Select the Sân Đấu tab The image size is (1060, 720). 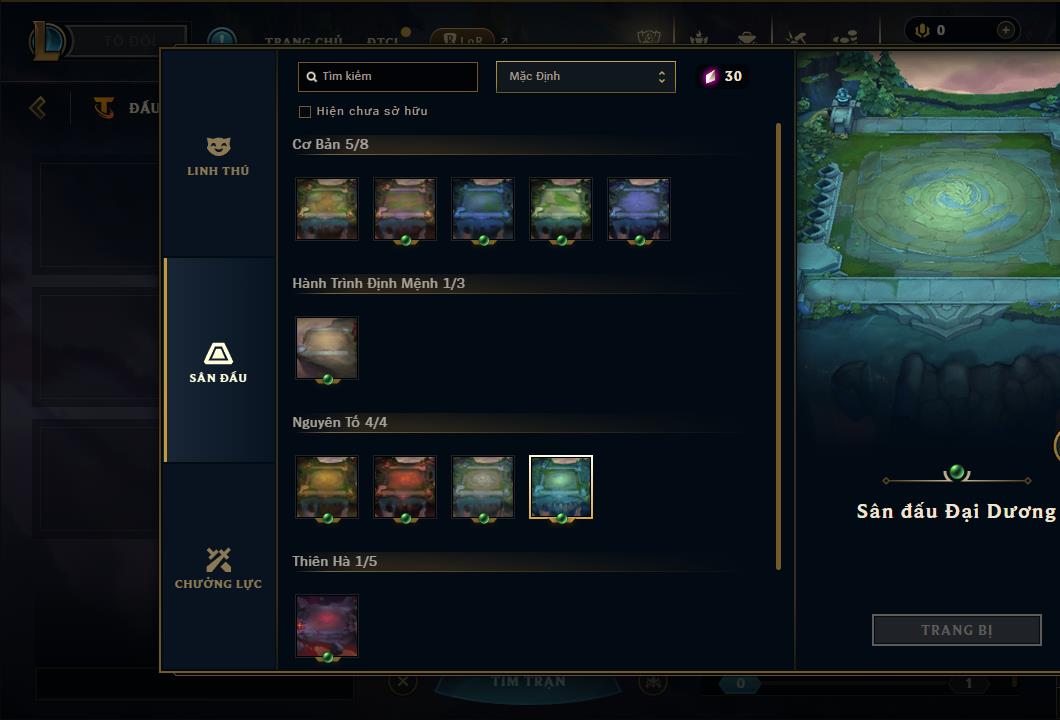click(218, 362)
